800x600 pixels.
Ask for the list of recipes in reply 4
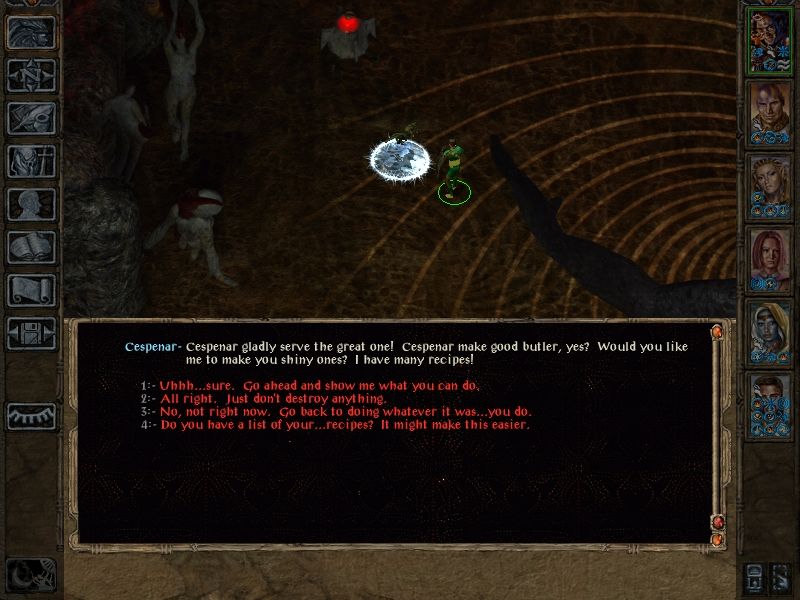click(344, 424)
